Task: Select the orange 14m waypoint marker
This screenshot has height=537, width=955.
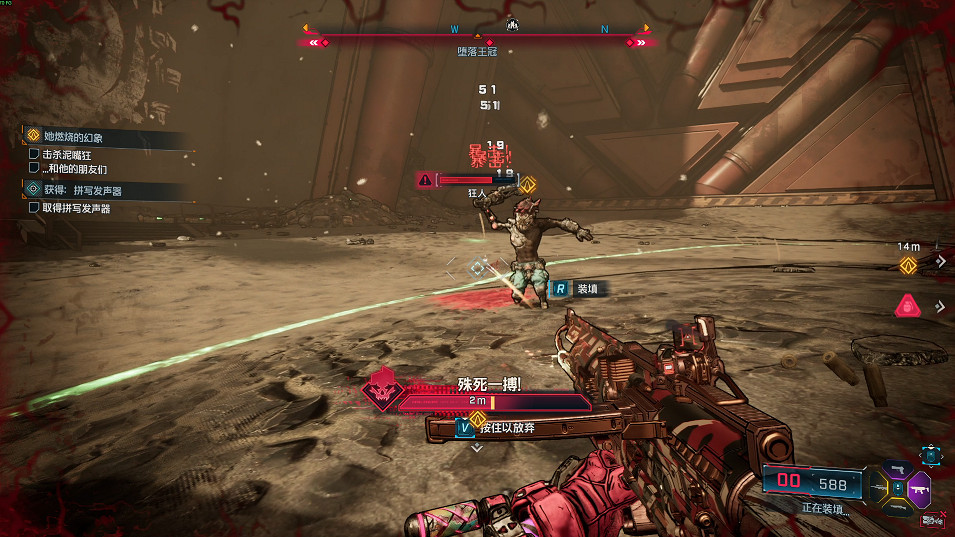Action: pyautogui.click(x=908, y=265)
